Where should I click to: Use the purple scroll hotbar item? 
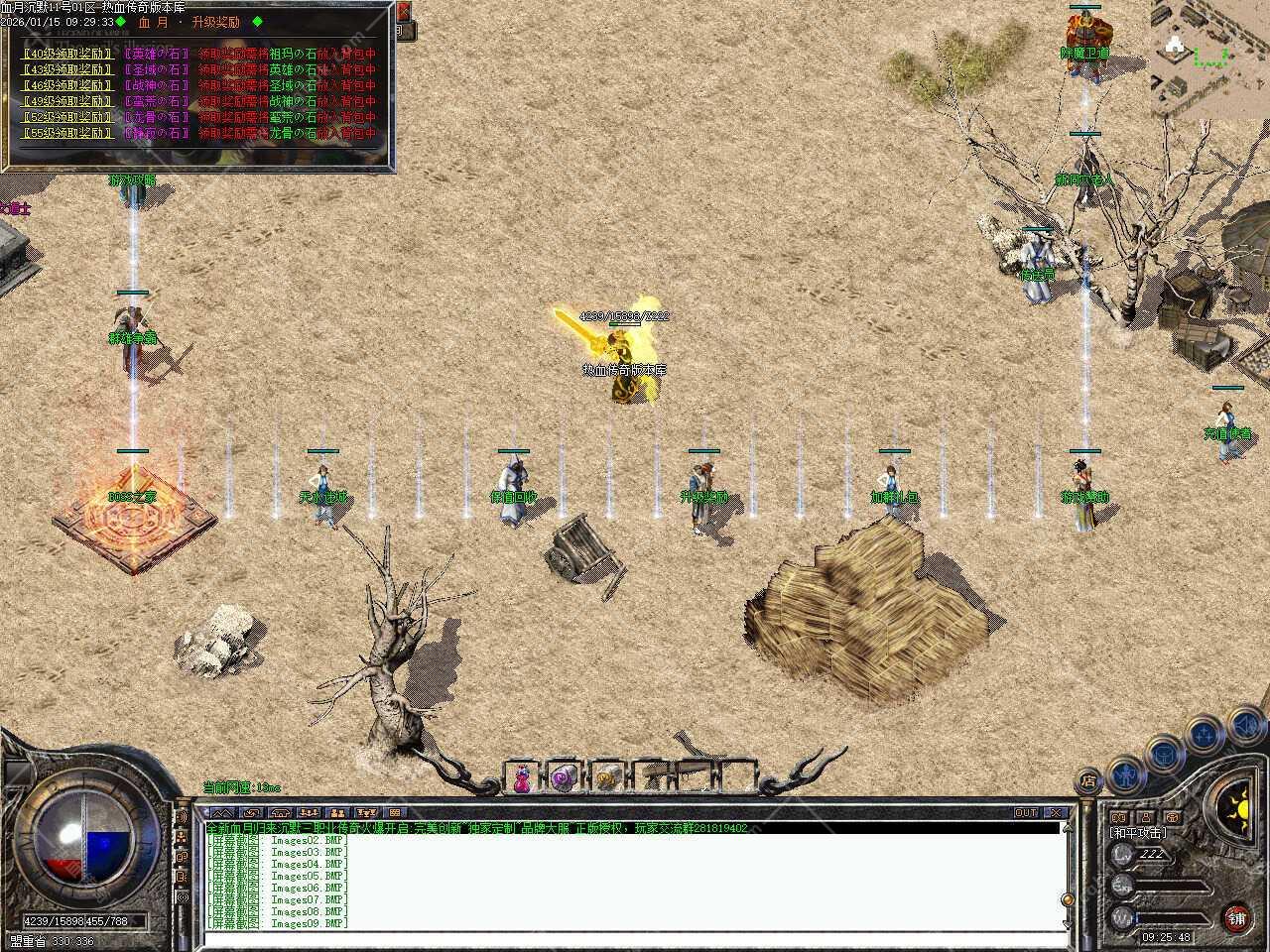[564, 777]
